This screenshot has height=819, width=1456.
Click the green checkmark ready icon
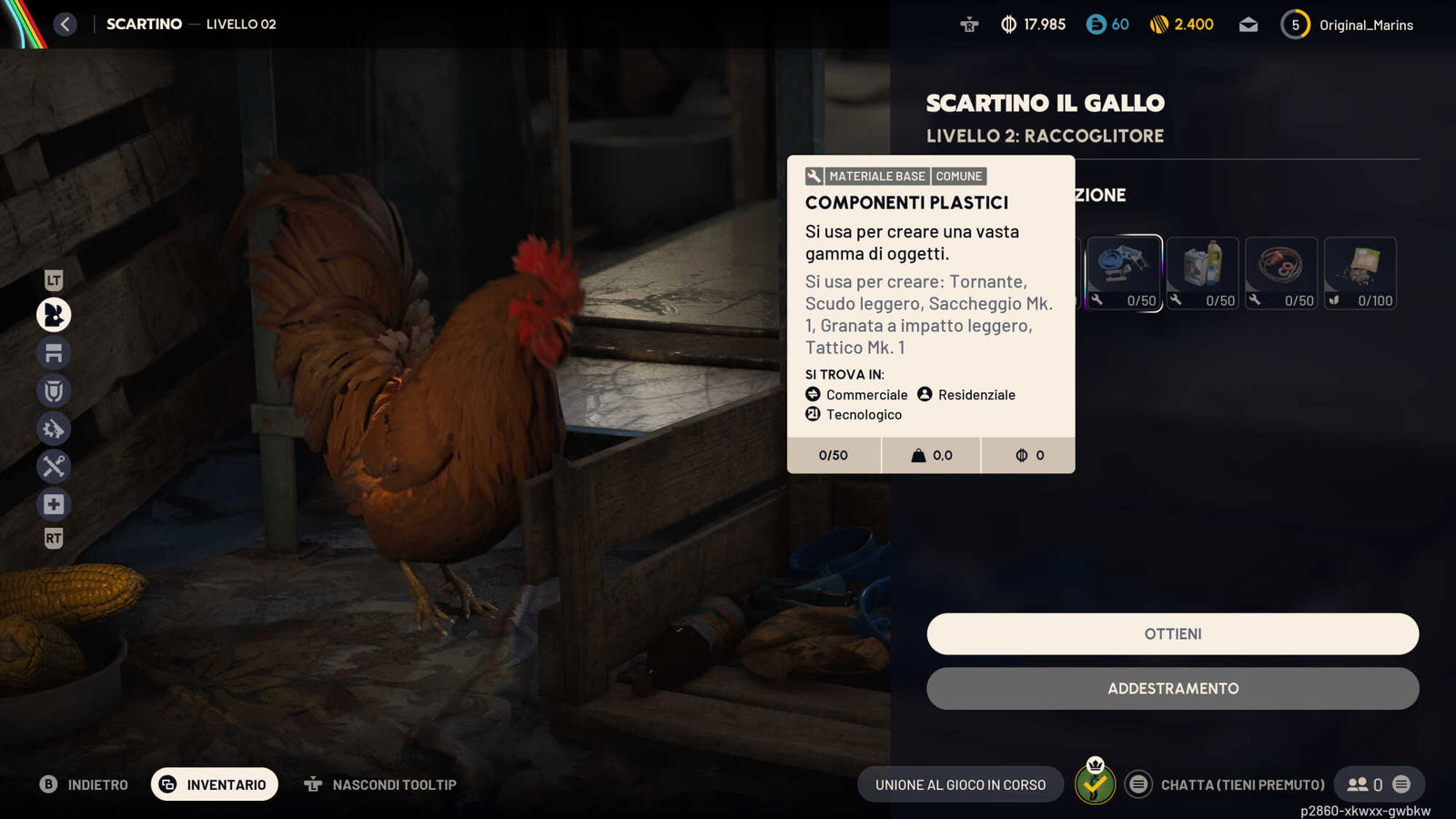coord(1095,784)
